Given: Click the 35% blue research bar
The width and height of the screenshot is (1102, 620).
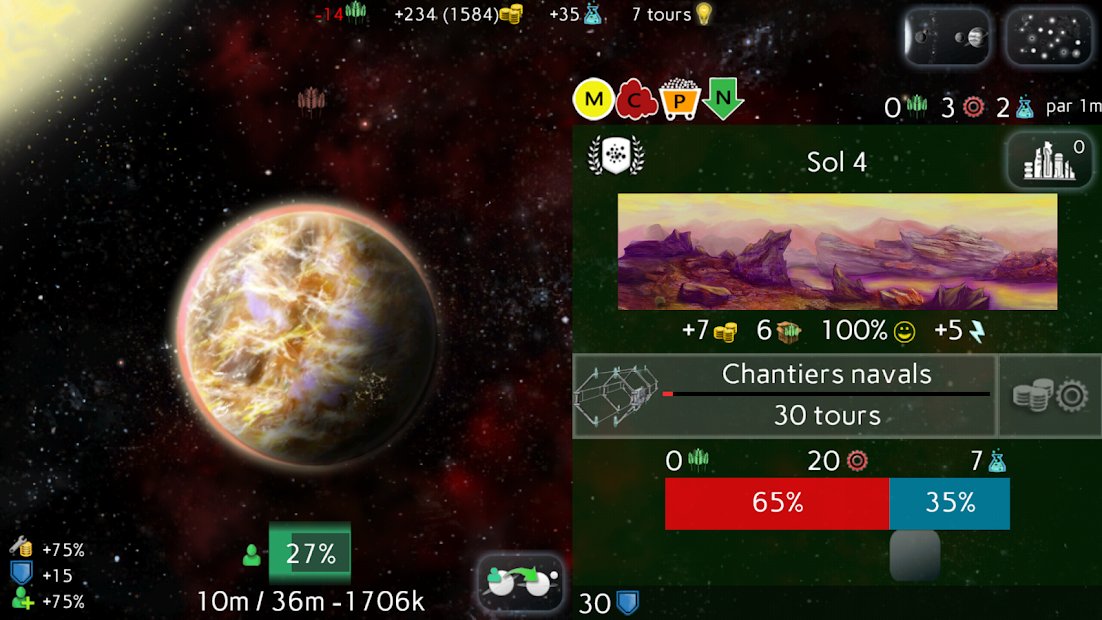Looking at the screenshot, I should pos(949,503).
